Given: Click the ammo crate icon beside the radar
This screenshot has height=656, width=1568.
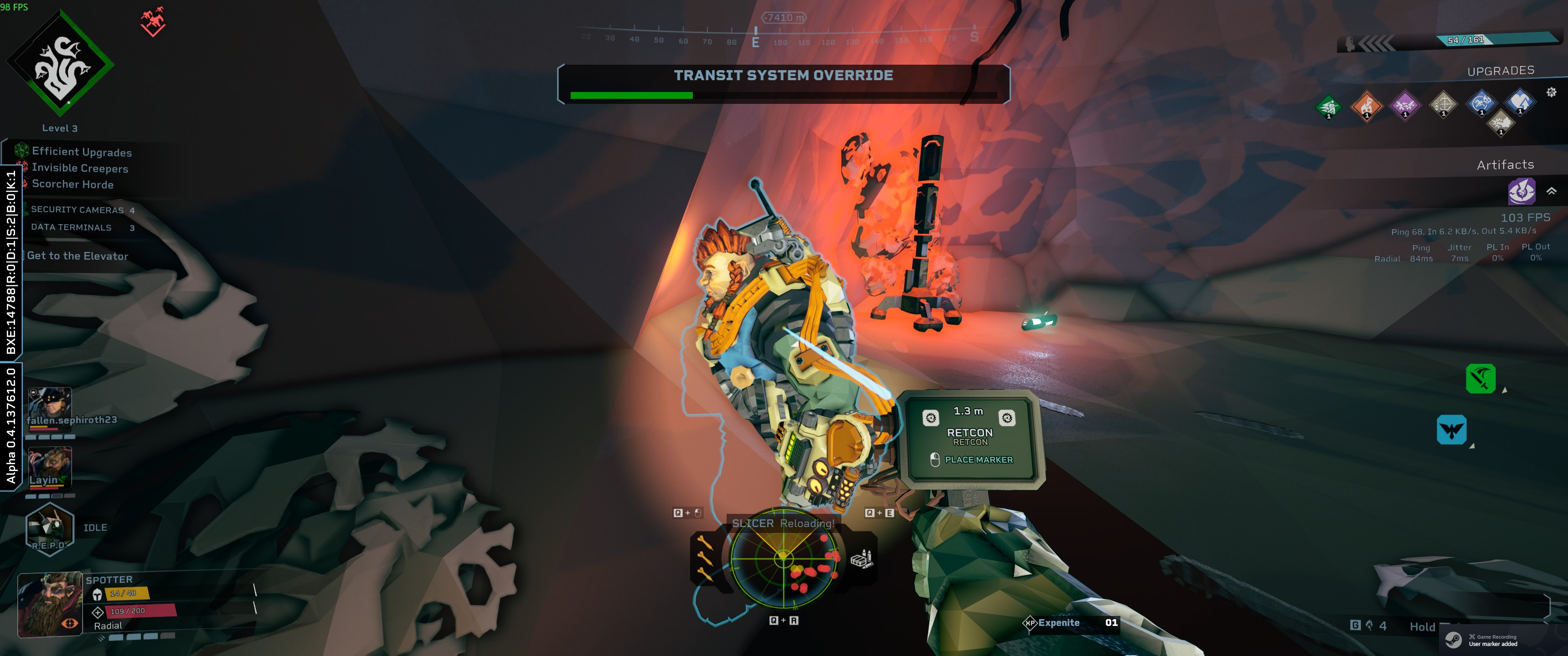Looking at the screenshot, I should (x=861, y=558).
